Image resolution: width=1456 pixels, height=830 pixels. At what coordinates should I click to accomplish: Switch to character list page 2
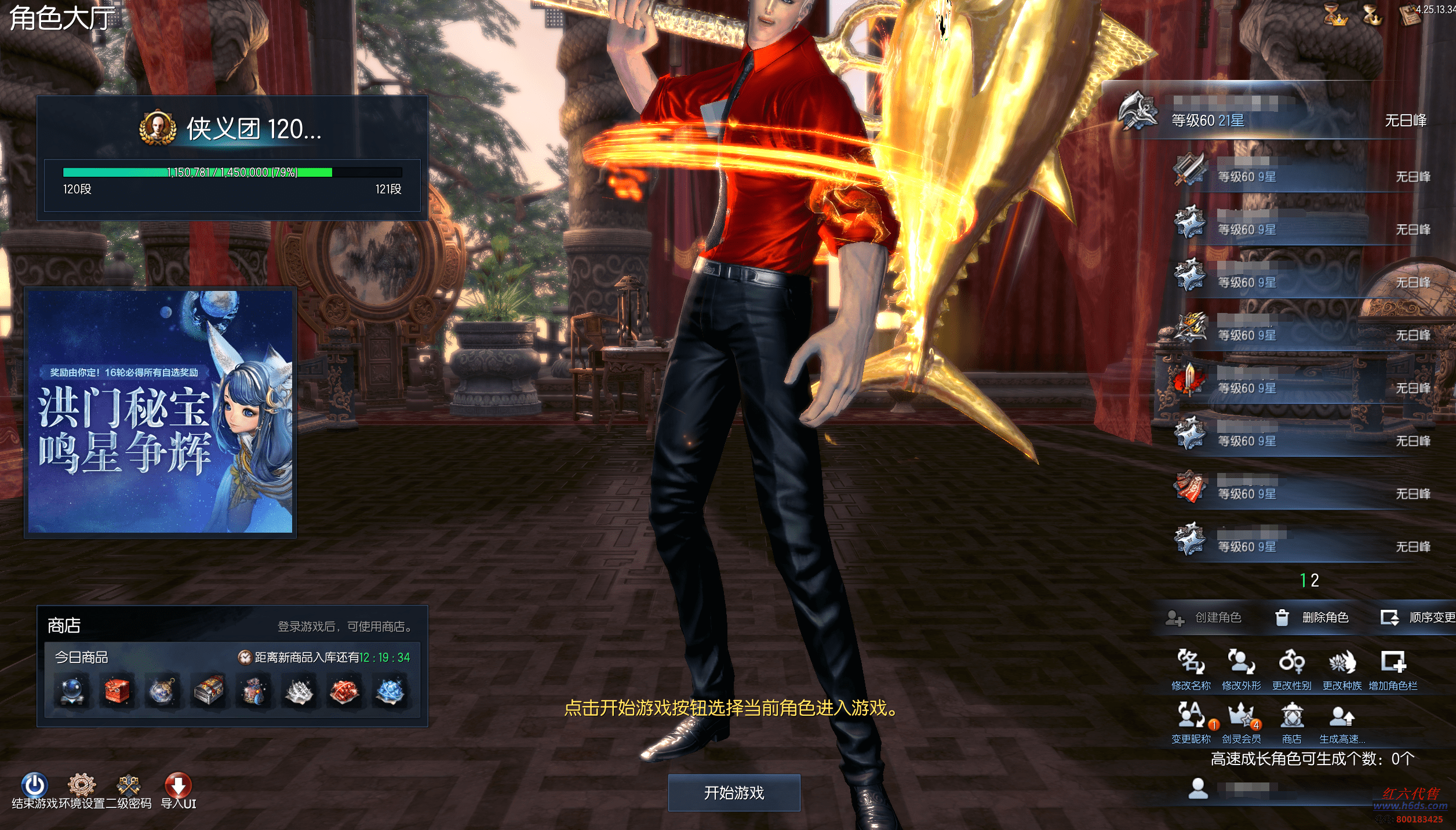[x=1315, y=580]
